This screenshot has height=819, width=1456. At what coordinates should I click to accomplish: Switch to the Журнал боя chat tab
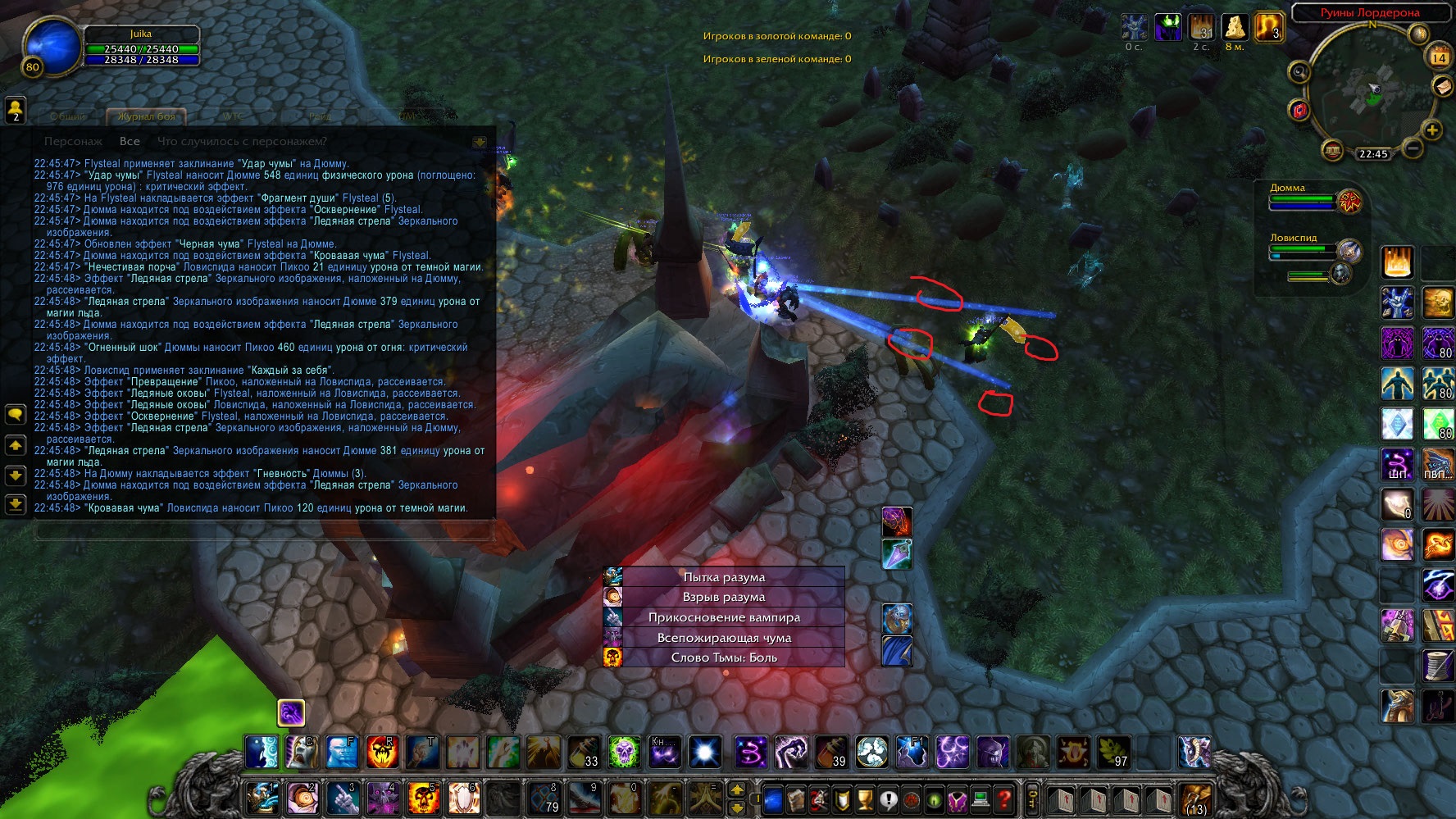147,116
